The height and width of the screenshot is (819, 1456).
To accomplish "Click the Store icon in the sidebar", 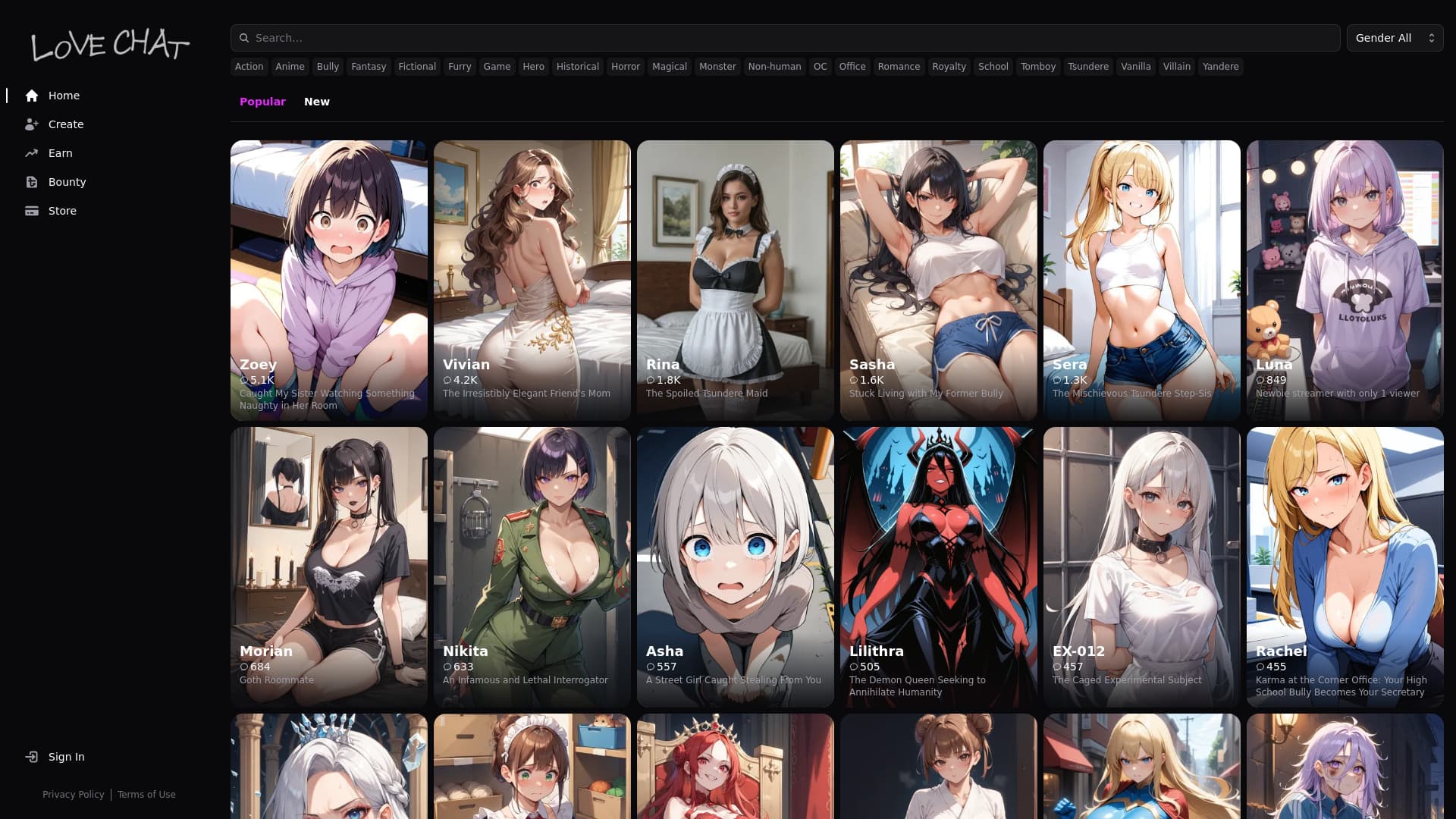I will 31,211.
